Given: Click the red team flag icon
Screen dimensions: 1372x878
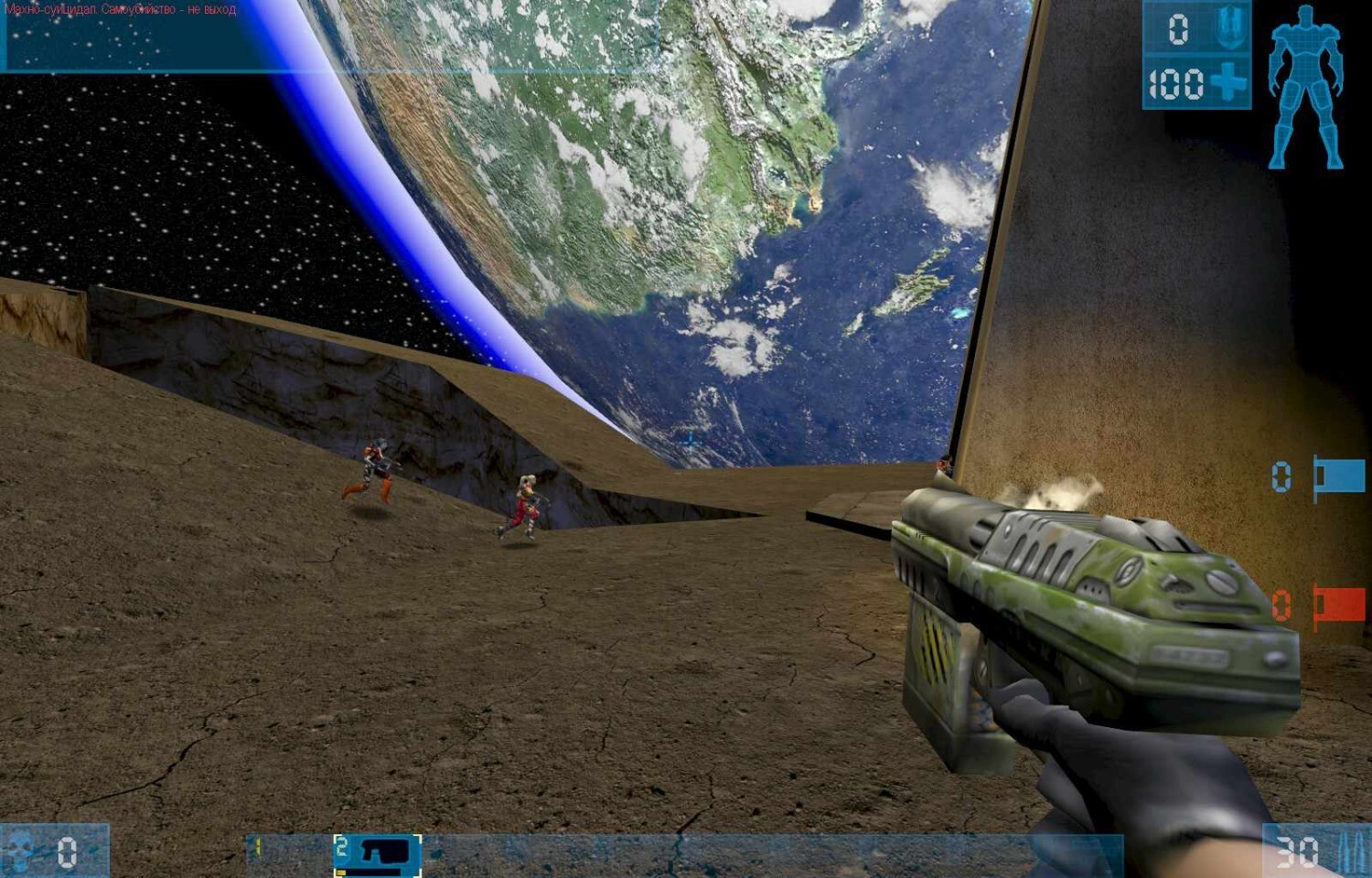Looking at the screenshot, I should tap(1339, 605).
